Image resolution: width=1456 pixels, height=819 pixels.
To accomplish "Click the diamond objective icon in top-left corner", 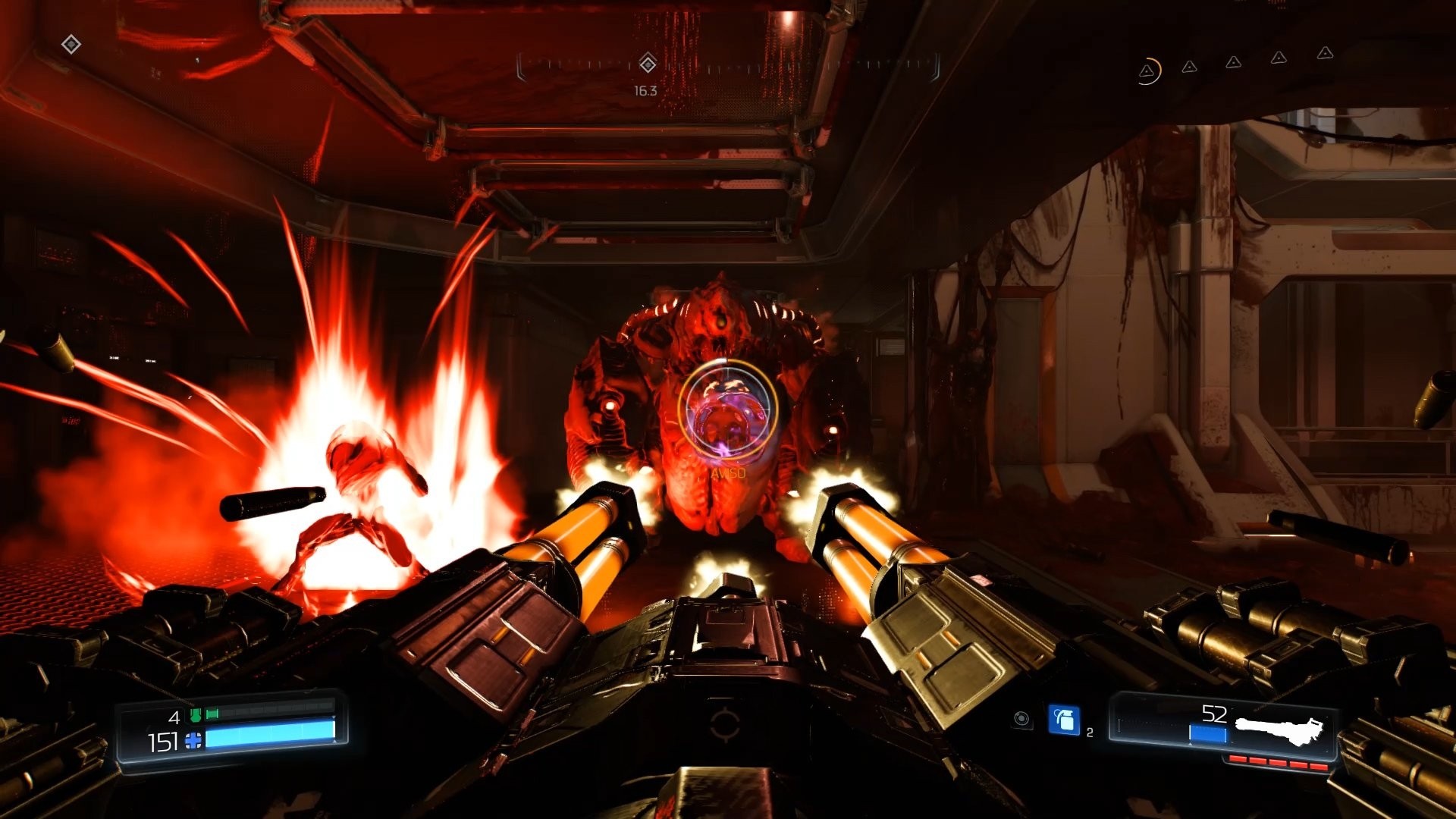I will point(72,44).
